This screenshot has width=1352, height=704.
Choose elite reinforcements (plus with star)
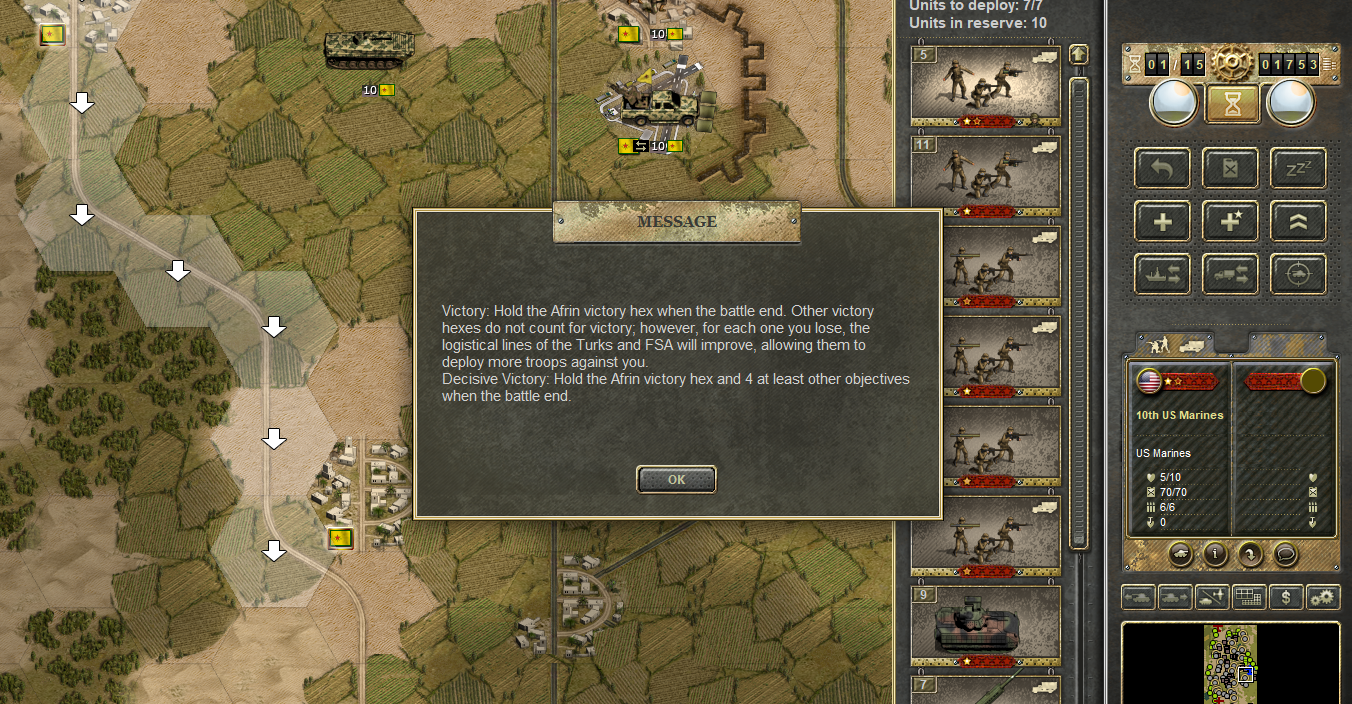[x=1231, y=222]
